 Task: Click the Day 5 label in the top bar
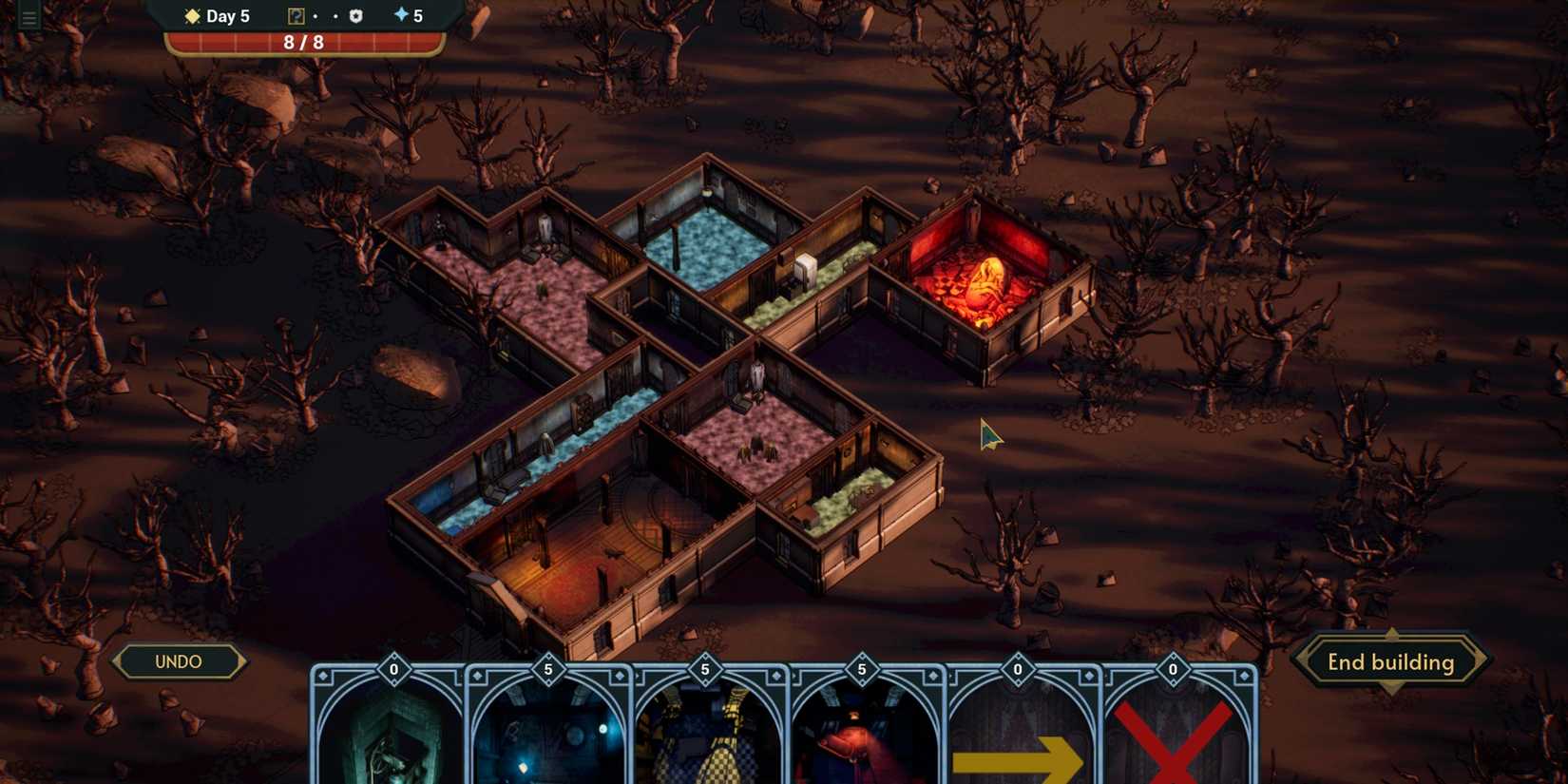226,15
